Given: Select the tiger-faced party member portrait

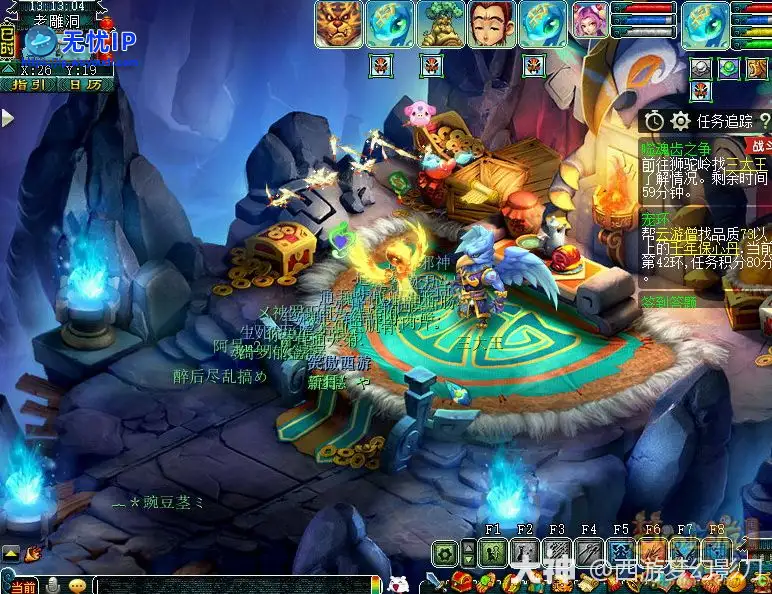Looking at the screenshot, I should coord(339,24).
